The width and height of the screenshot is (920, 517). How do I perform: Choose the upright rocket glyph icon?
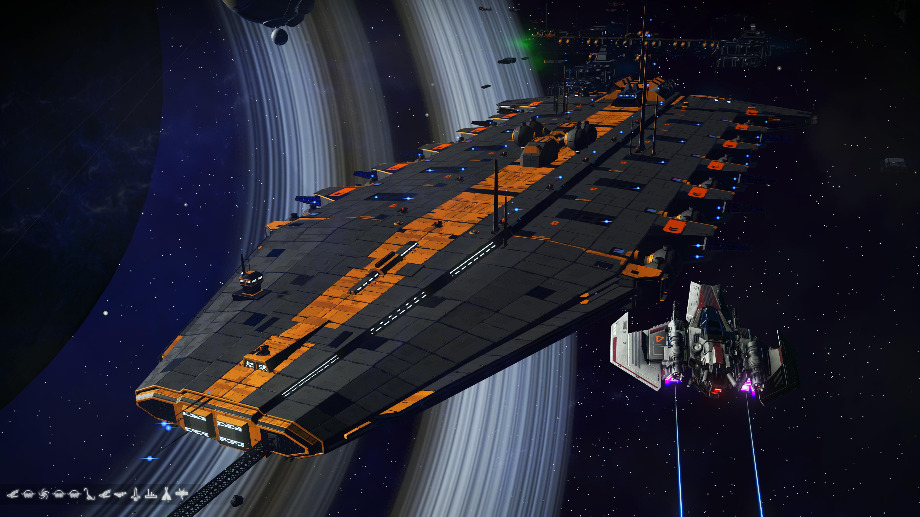point(135,494)
